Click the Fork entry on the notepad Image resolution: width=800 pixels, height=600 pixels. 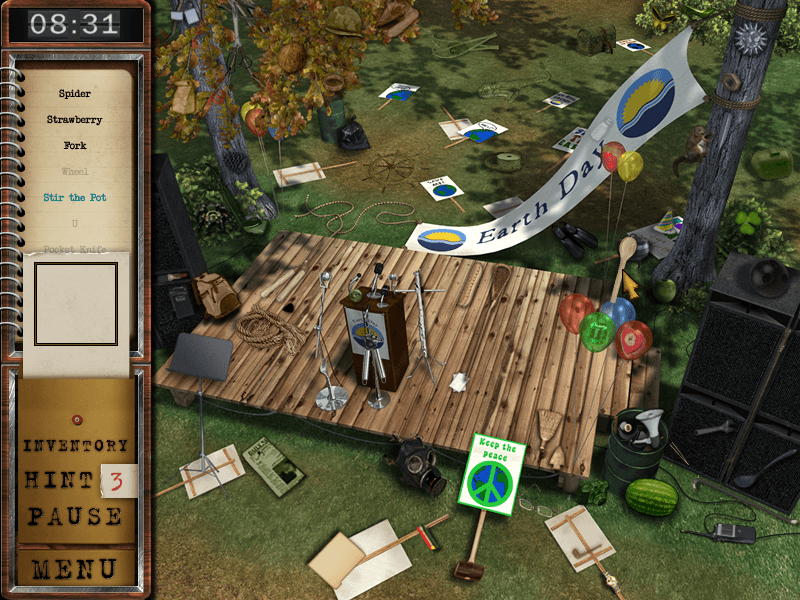point(75,146)
